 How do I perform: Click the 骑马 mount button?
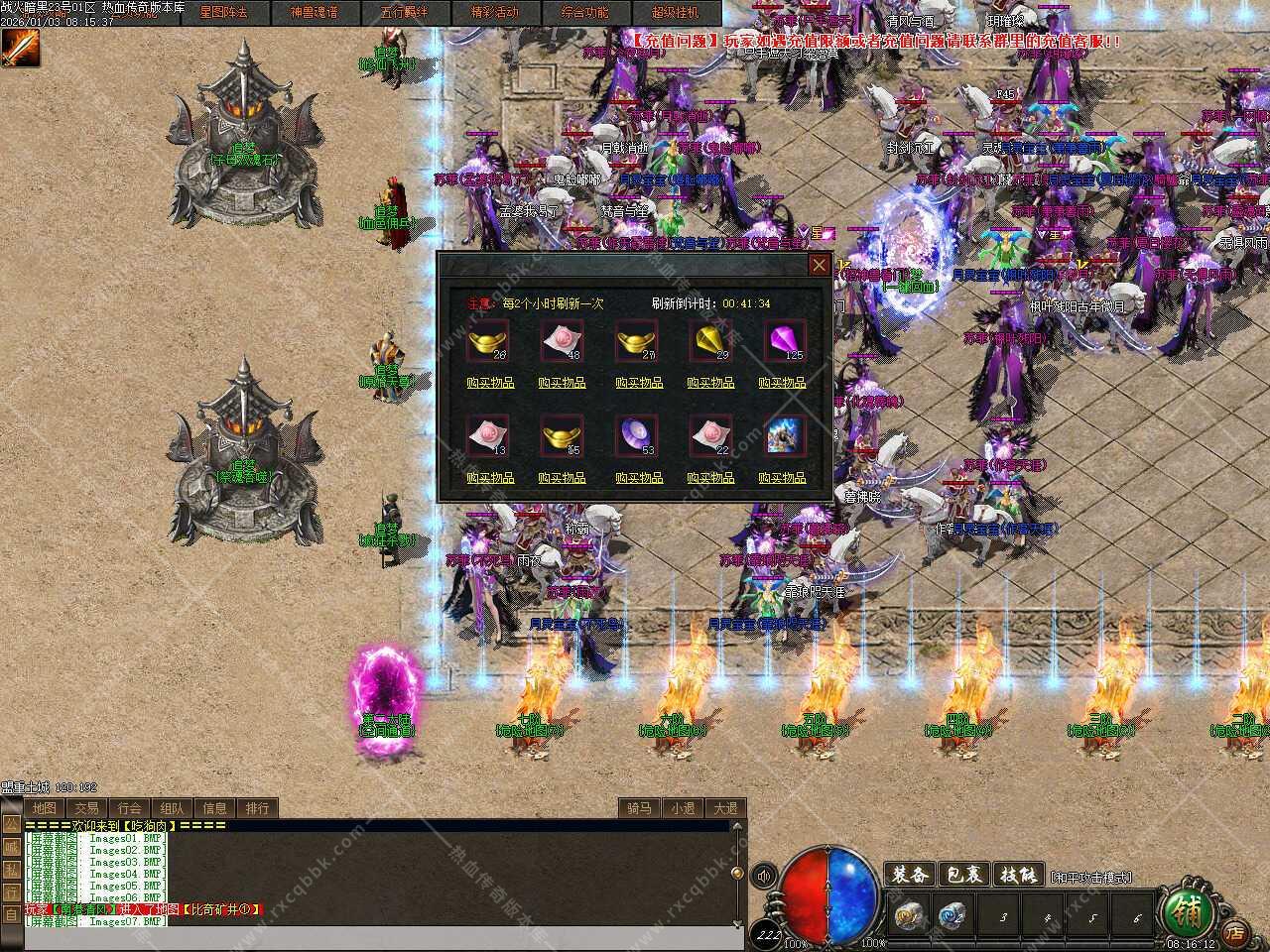(x=638, y=808)
